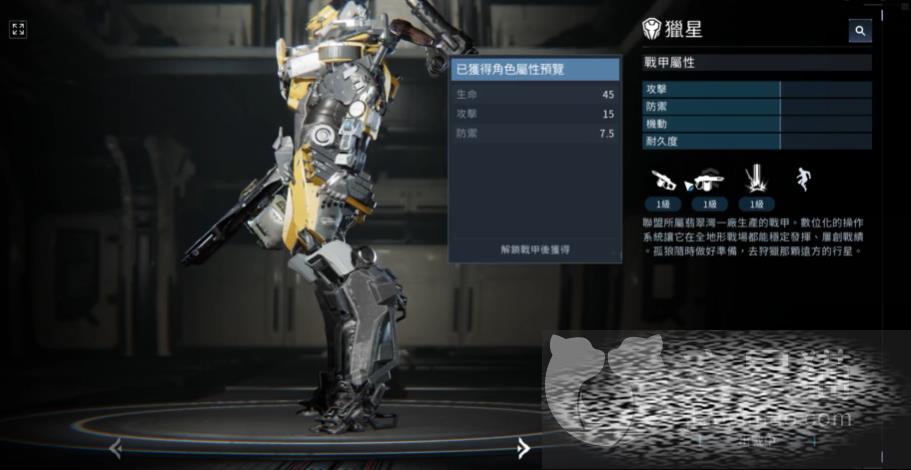Select the shoulder cannon skill icon
This screenshot has height=470, width=911.
click(x=708, y=180)
